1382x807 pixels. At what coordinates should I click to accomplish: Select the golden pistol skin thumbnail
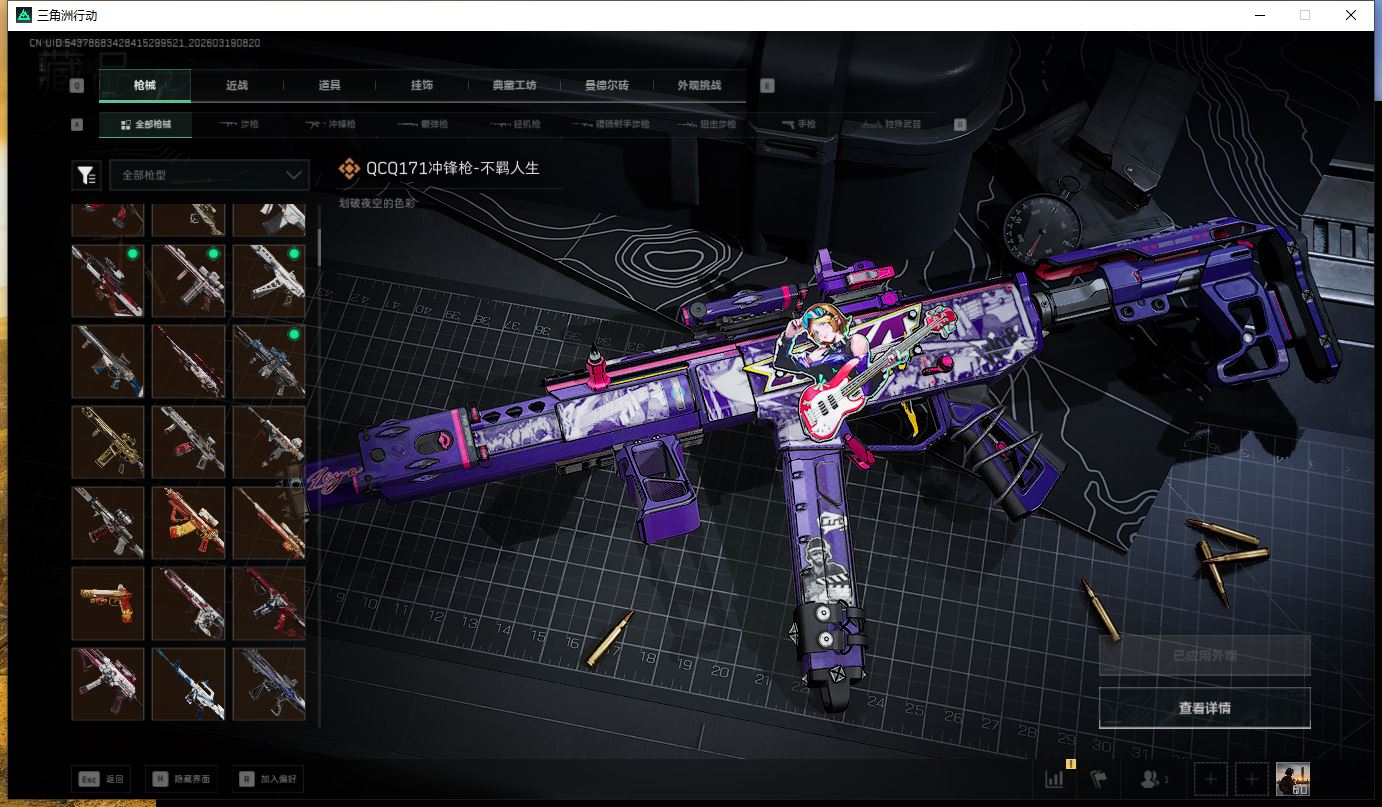click(x=108, y=603)
